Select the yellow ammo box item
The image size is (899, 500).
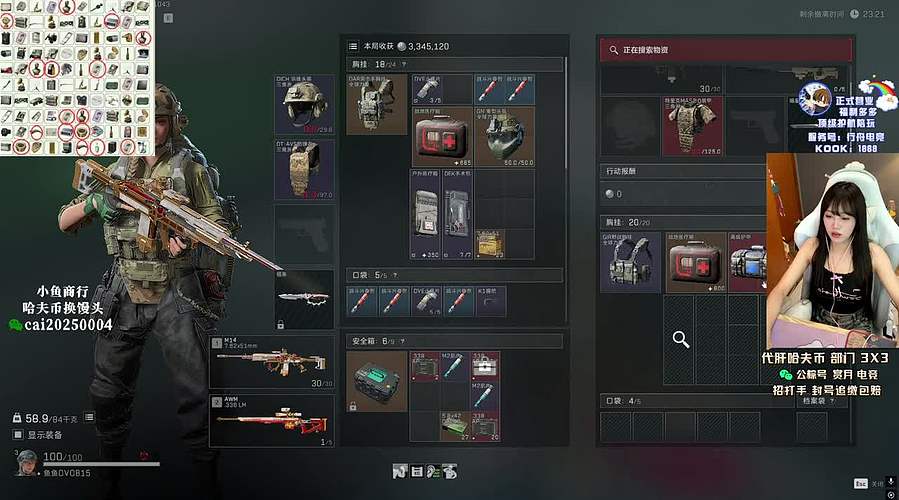489,242
